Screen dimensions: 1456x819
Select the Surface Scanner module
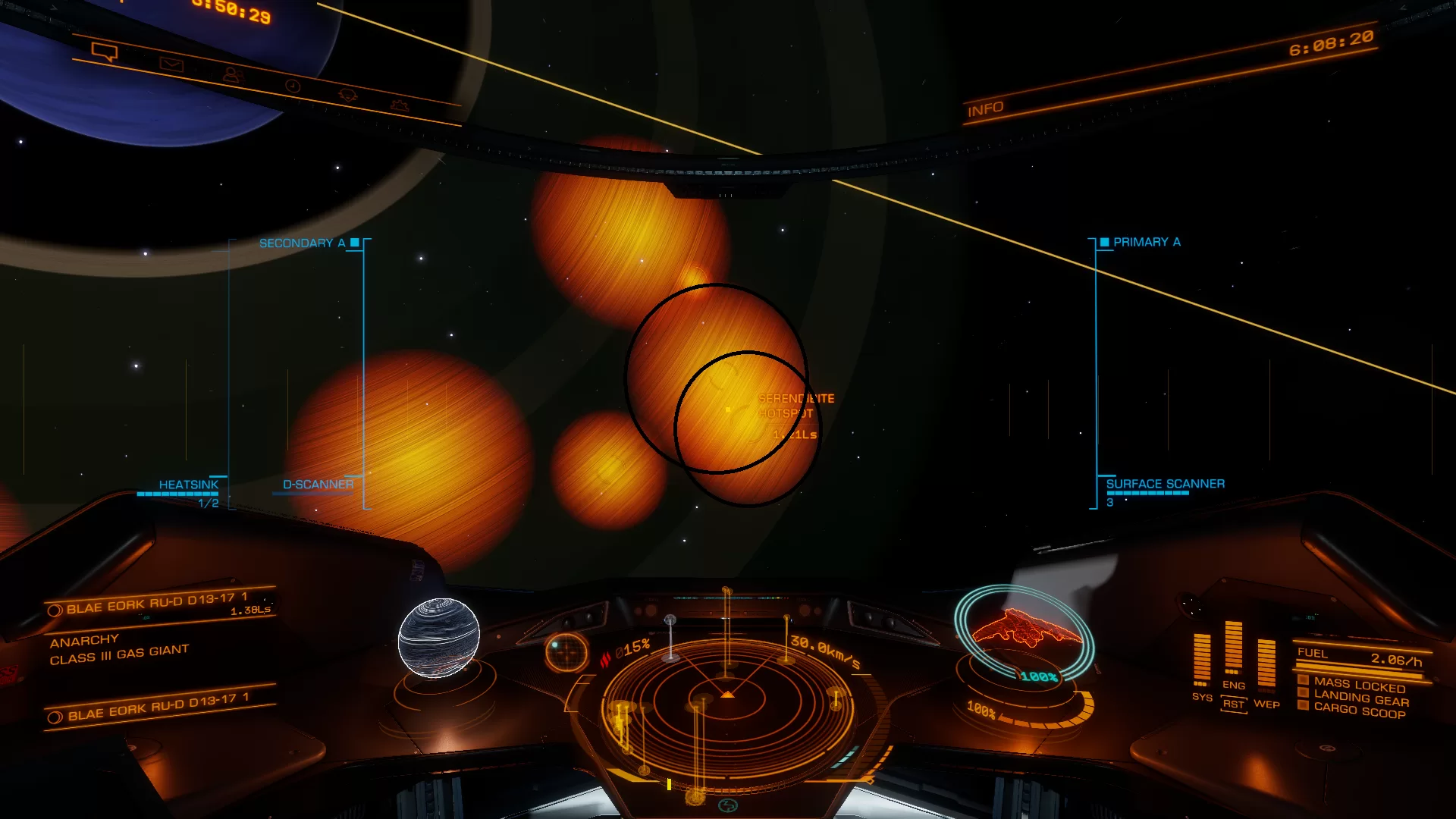(x=1165, y=484)
